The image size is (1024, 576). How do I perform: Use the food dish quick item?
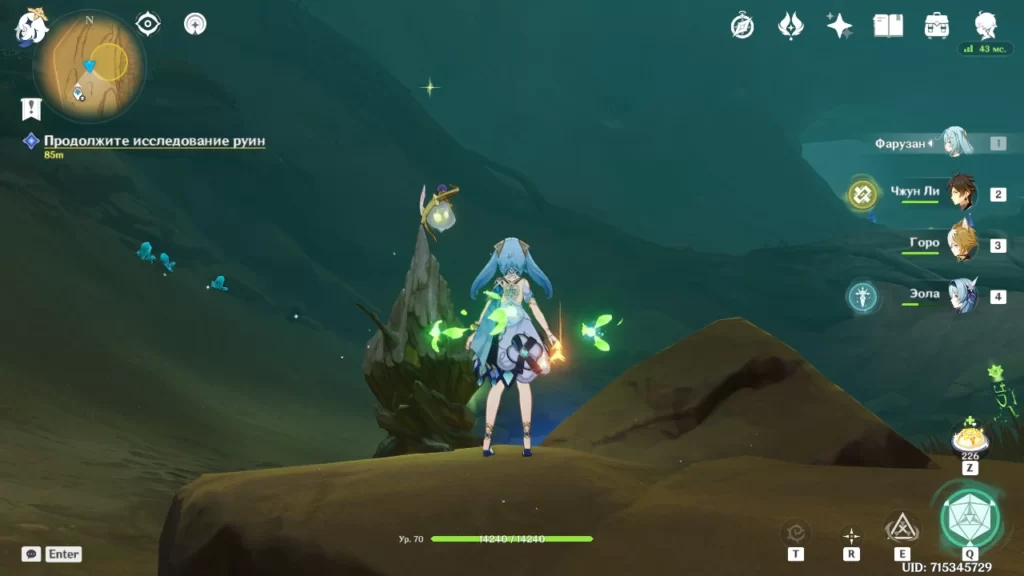click(x=969, y=439)
